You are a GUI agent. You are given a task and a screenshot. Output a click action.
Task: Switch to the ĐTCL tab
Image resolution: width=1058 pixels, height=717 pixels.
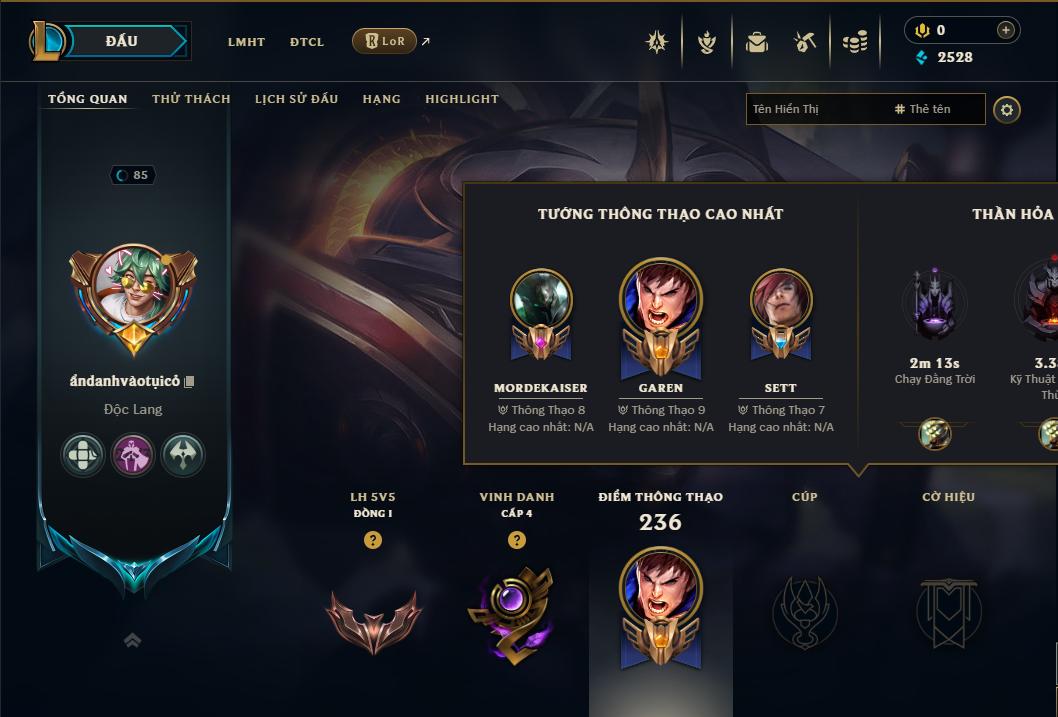click(x=307, y=42)
